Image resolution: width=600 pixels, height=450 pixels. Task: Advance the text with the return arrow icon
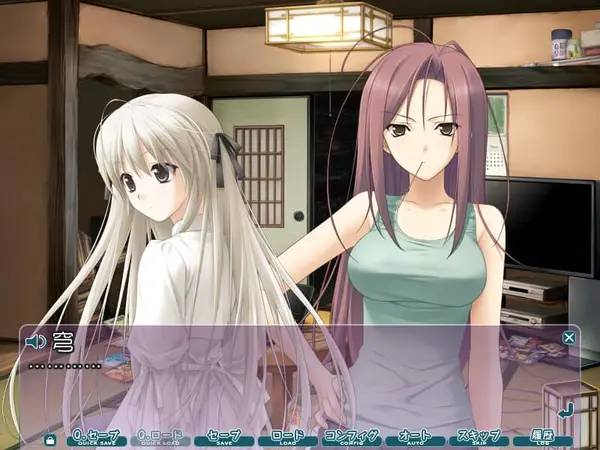[565, 408]
